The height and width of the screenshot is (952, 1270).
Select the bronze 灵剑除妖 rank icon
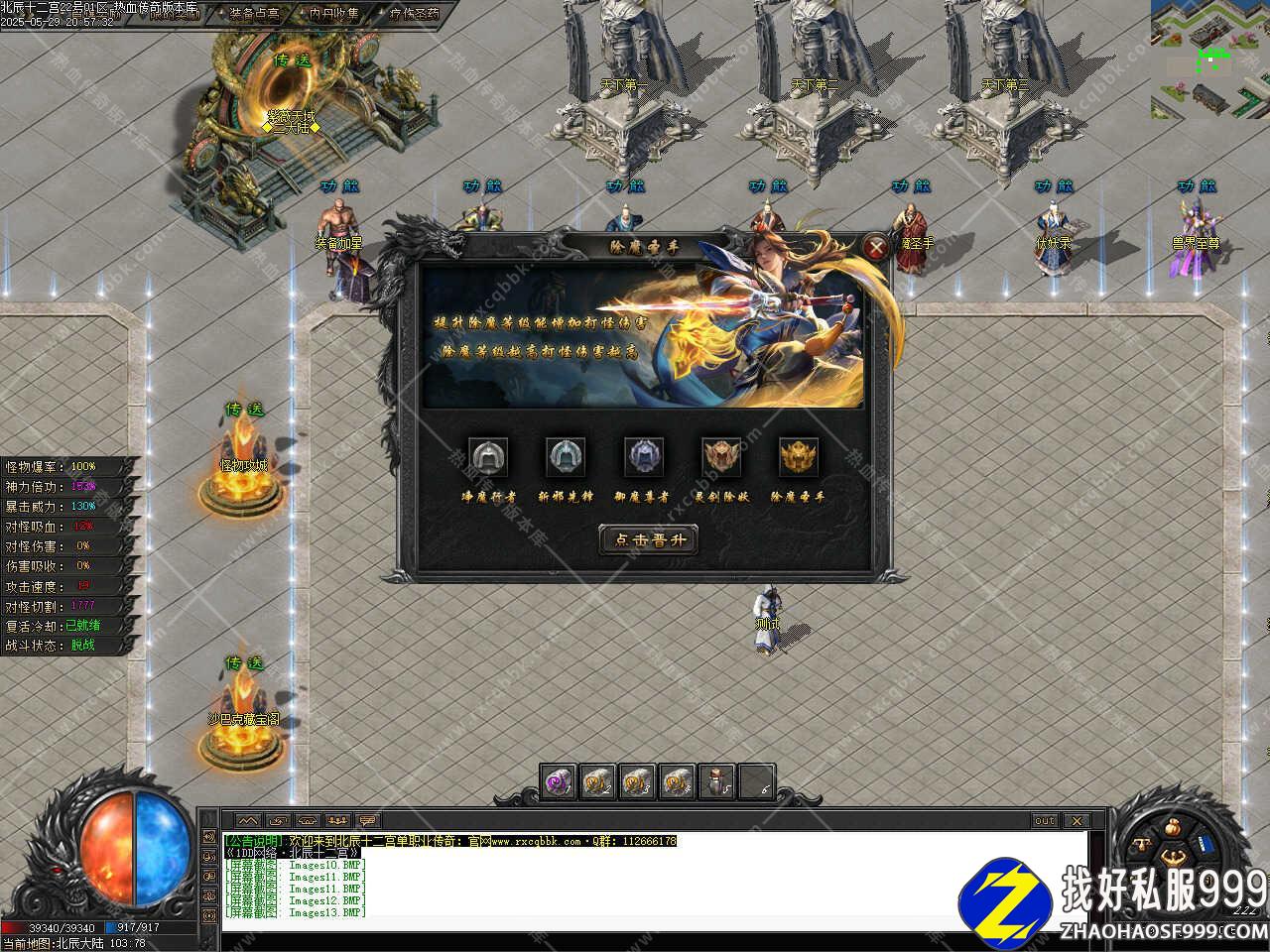pyautogui.click(x=721, y=457)
